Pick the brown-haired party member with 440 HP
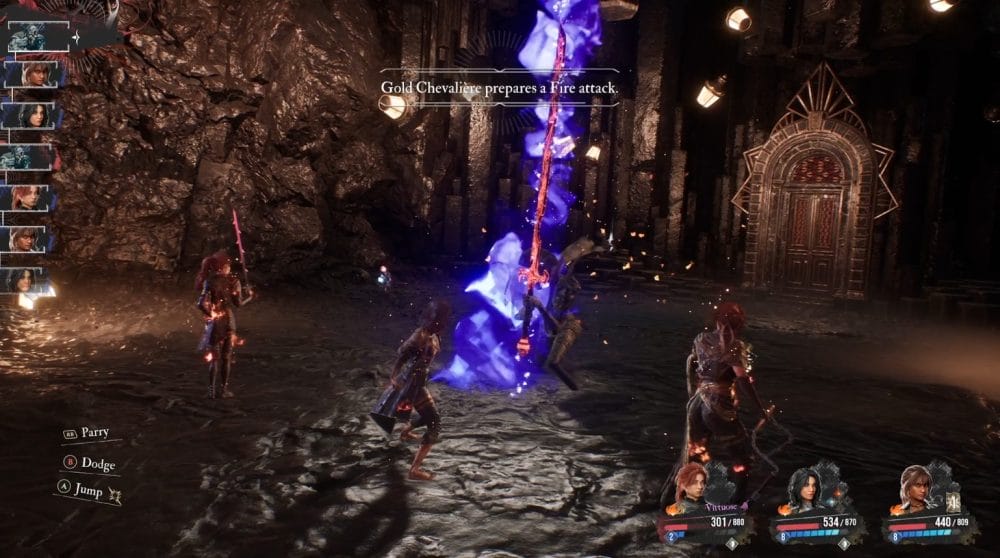1000x558 pixels. [915, 489]
